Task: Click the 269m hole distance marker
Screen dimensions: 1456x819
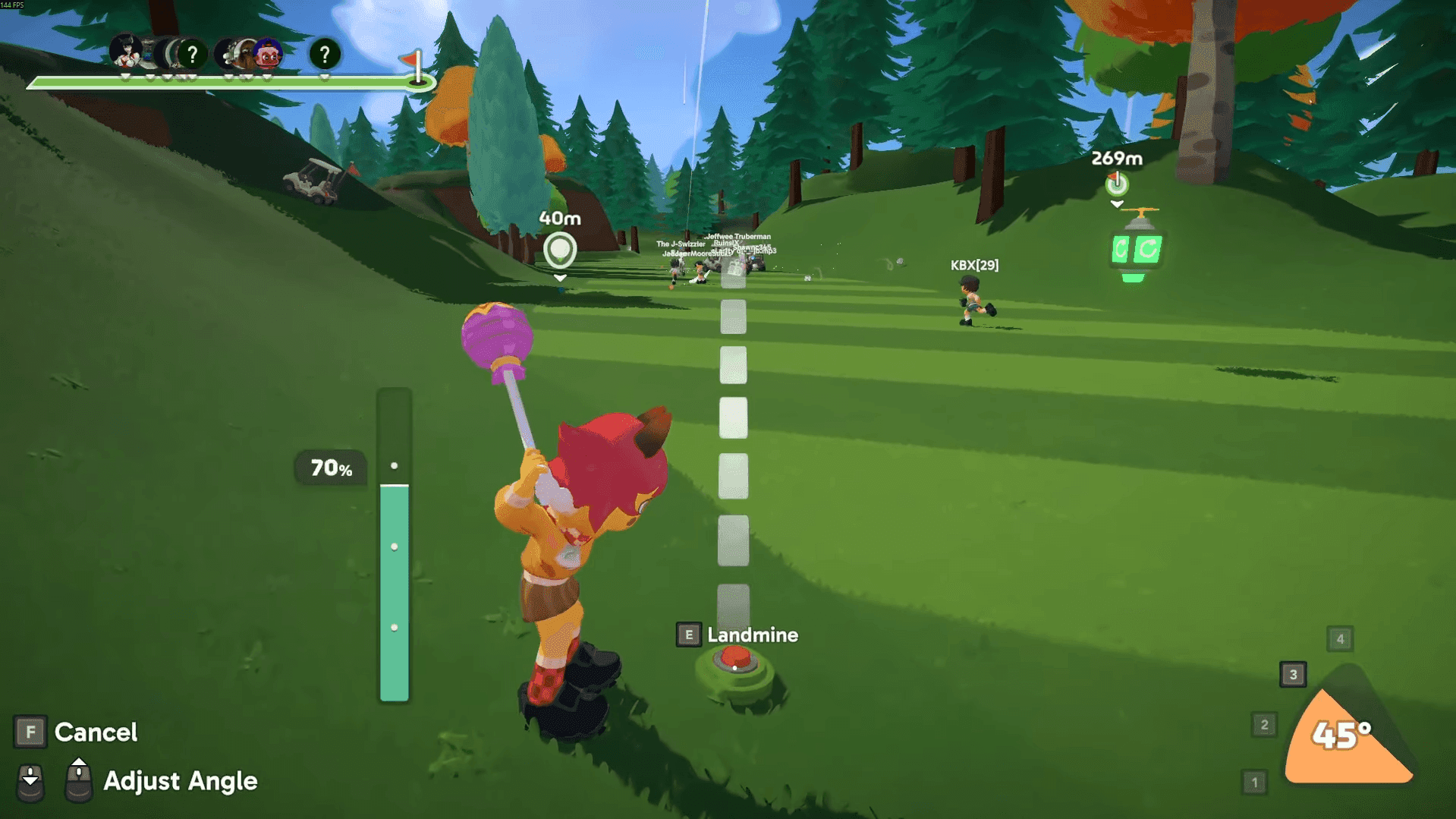Action: (x=1116, y=184)
